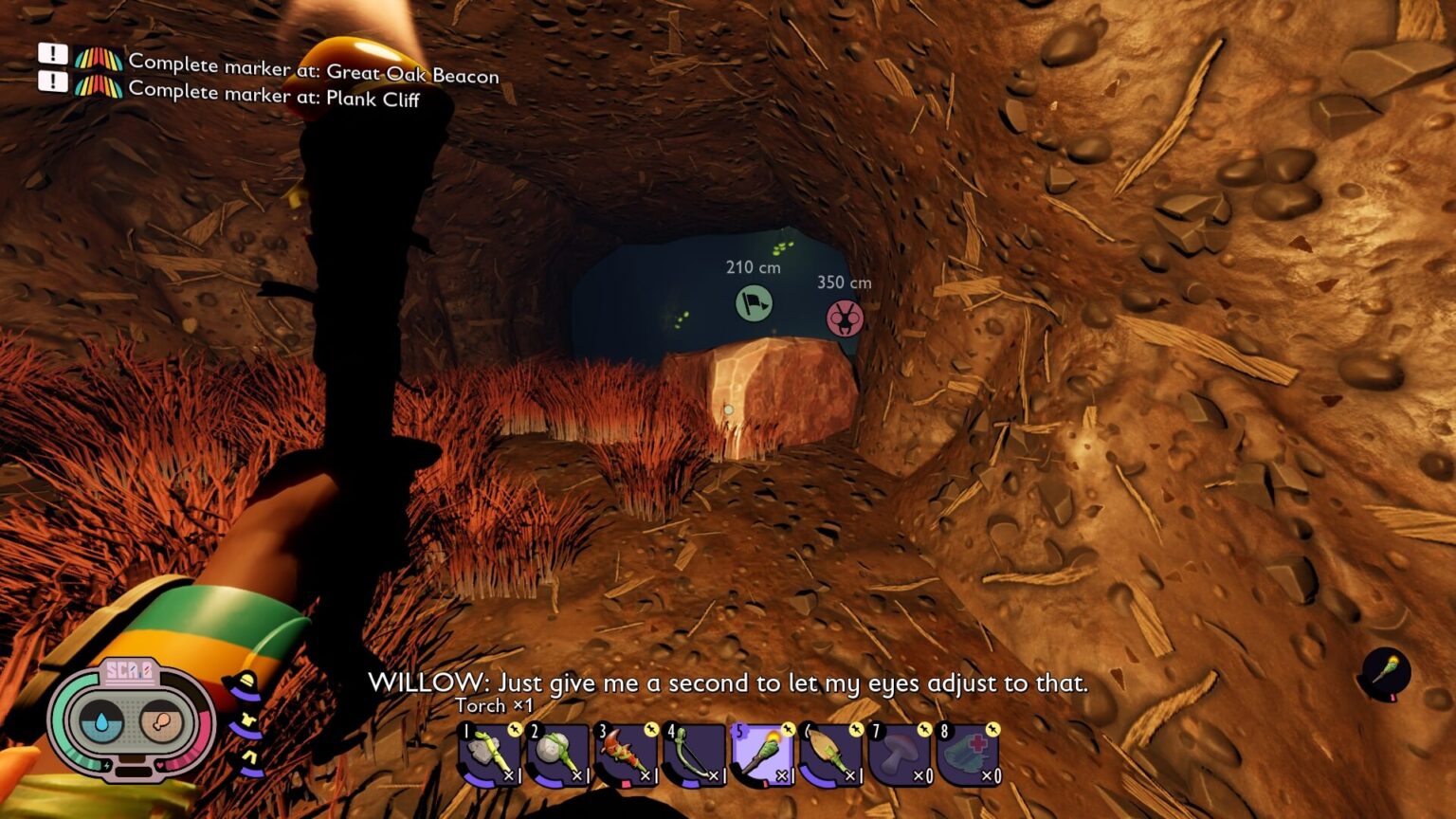
Task: Click the mushroom icon in slot 7
Action: (x=898, y=754)
